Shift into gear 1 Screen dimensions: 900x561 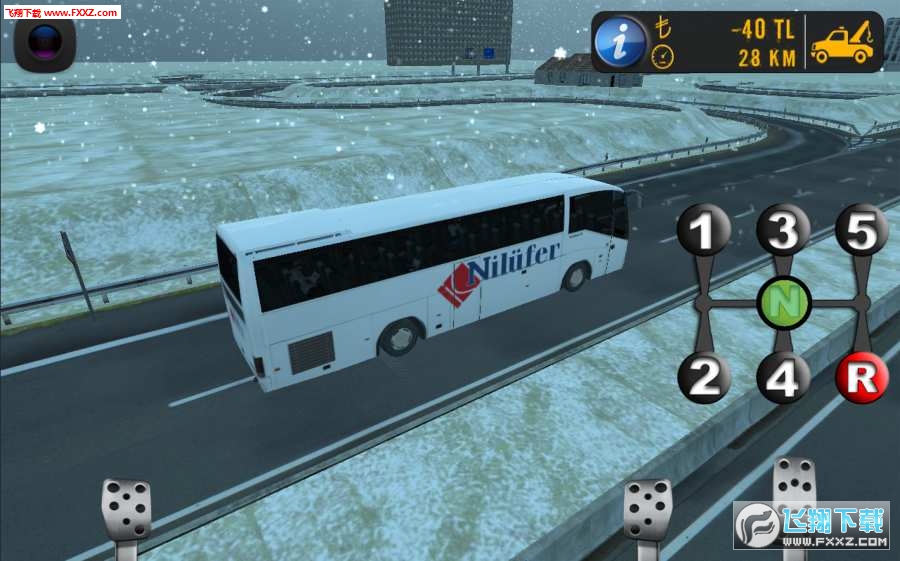coord(706,232)
